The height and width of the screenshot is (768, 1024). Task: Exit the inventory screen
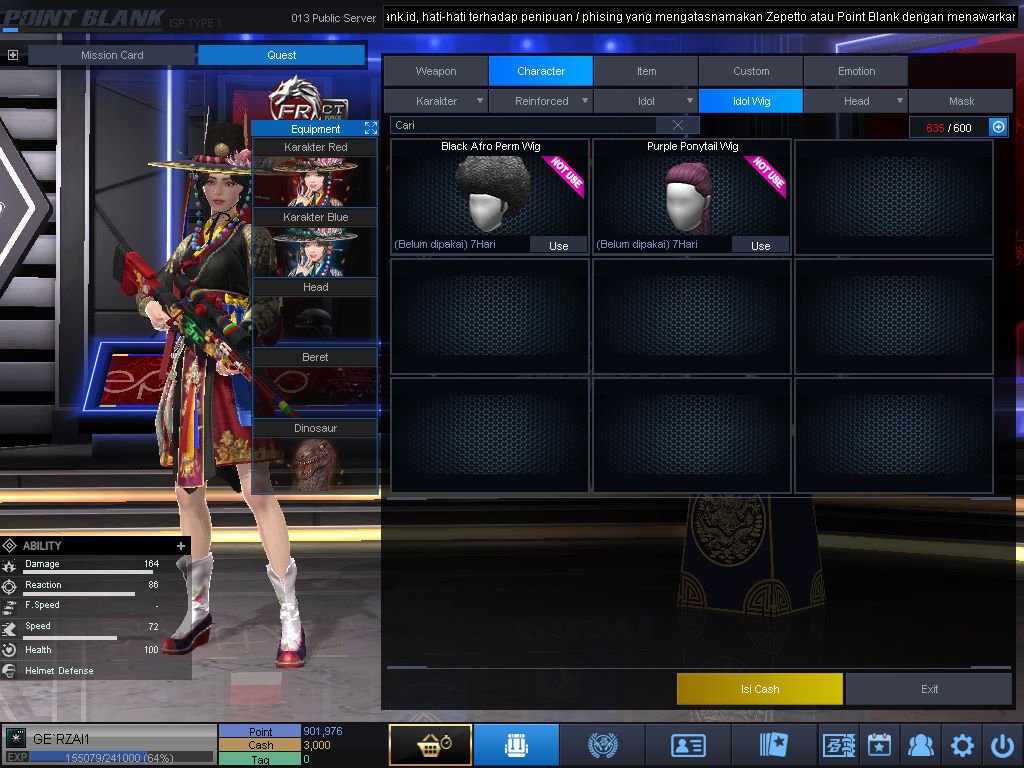point(929,689)
